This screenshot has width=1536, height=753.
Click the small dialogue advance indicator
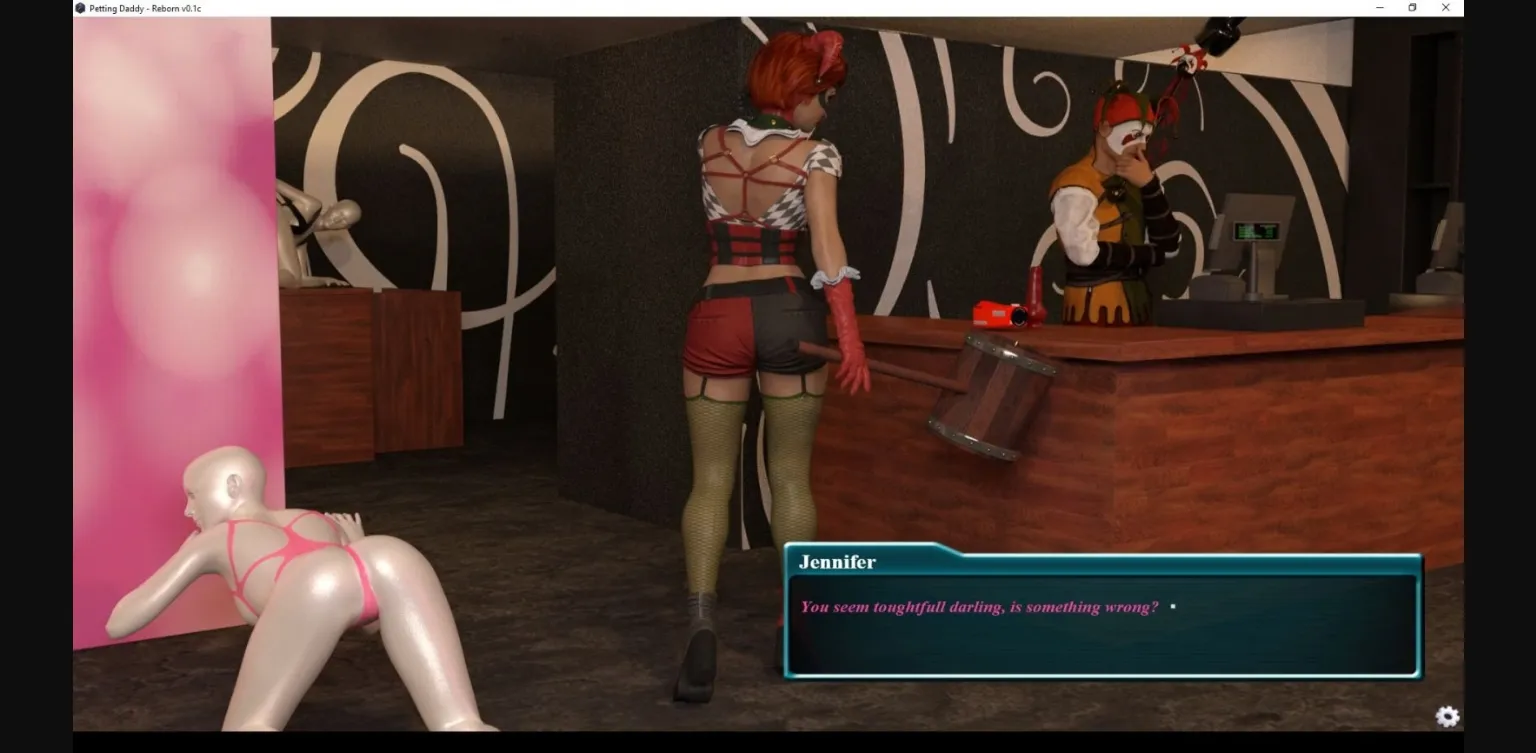pyautogui.click(x=1172, y=606)
